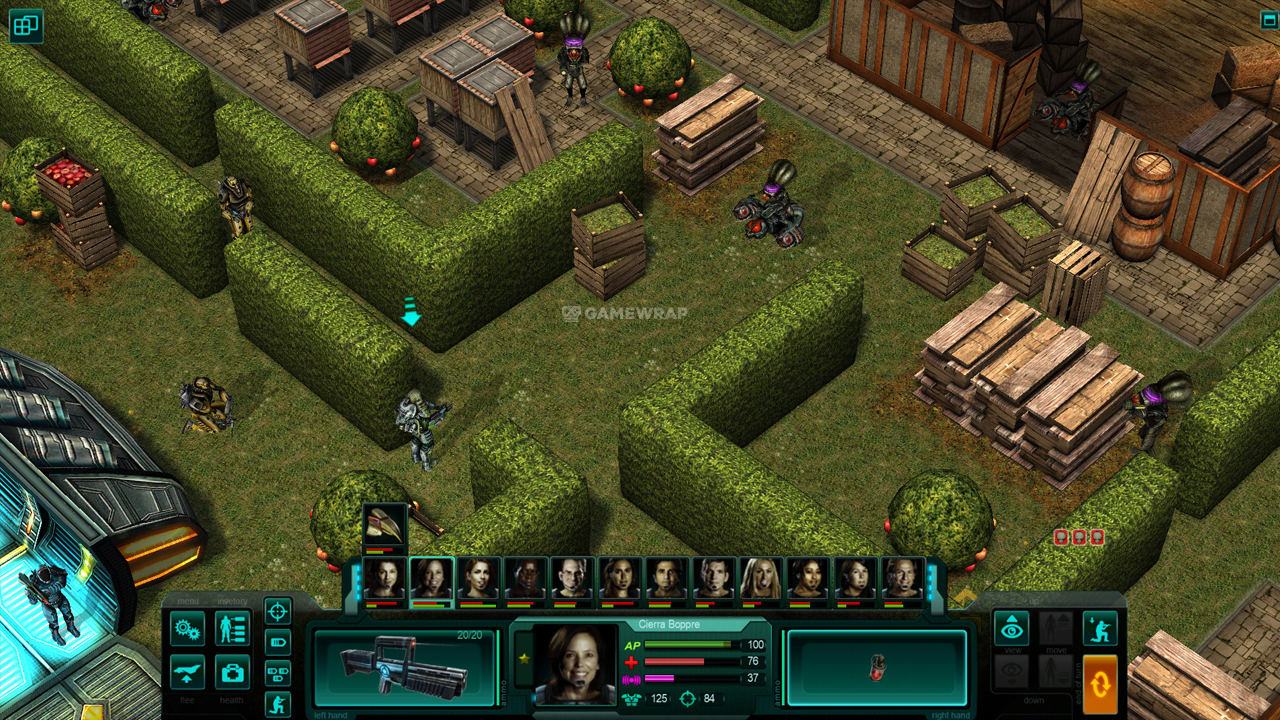Viewport: 1280px width, 720px height.
Task: Activate the crosshair aimed shot mode
Action: click(x=278, y=610)
